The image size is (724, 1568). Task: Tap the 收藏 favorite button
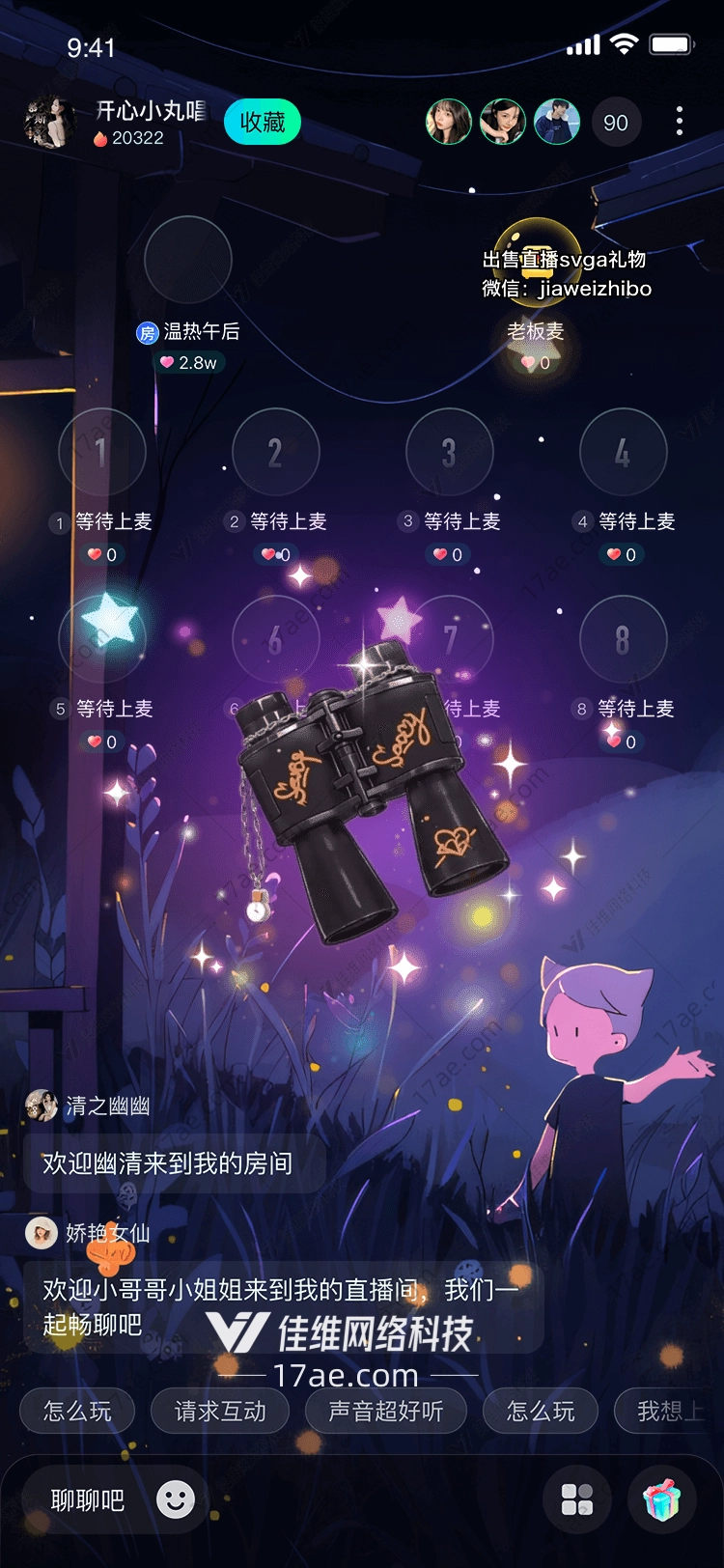point(262,123)
